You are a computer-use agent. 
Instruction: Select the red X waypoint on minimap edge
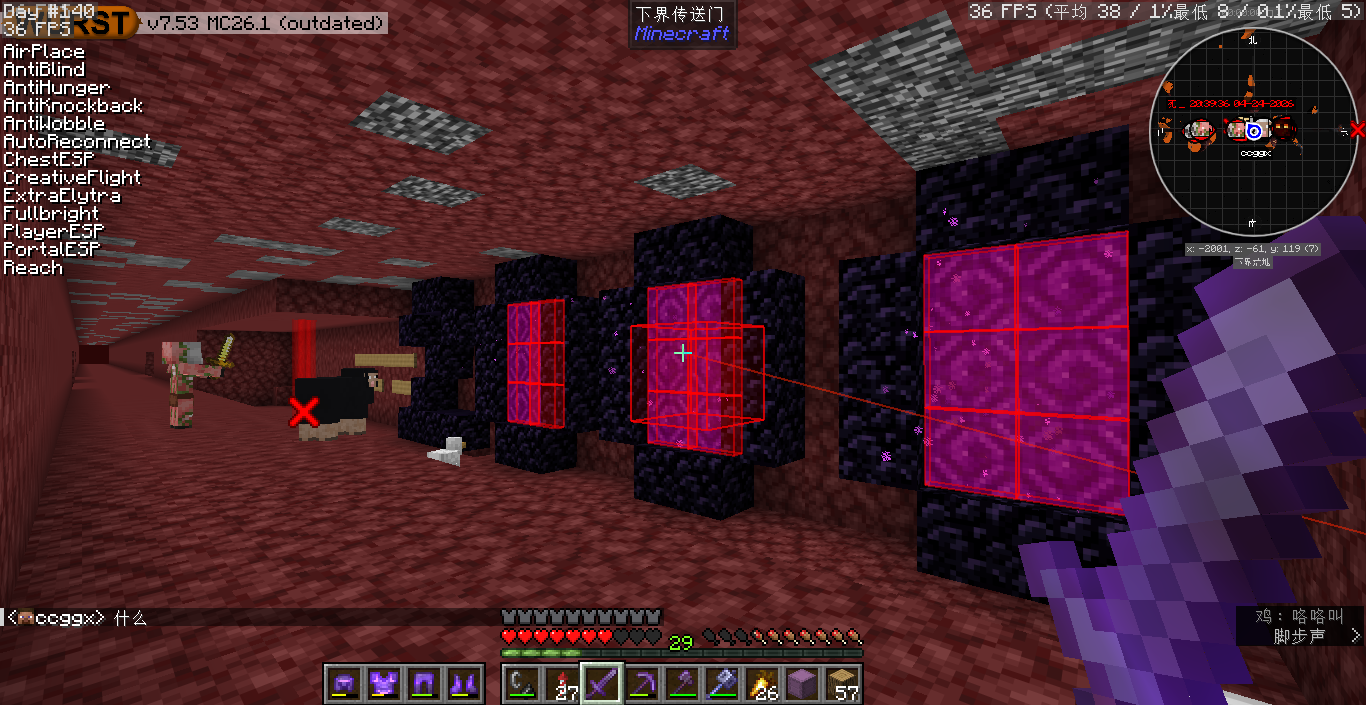(x=1356, y=130)
